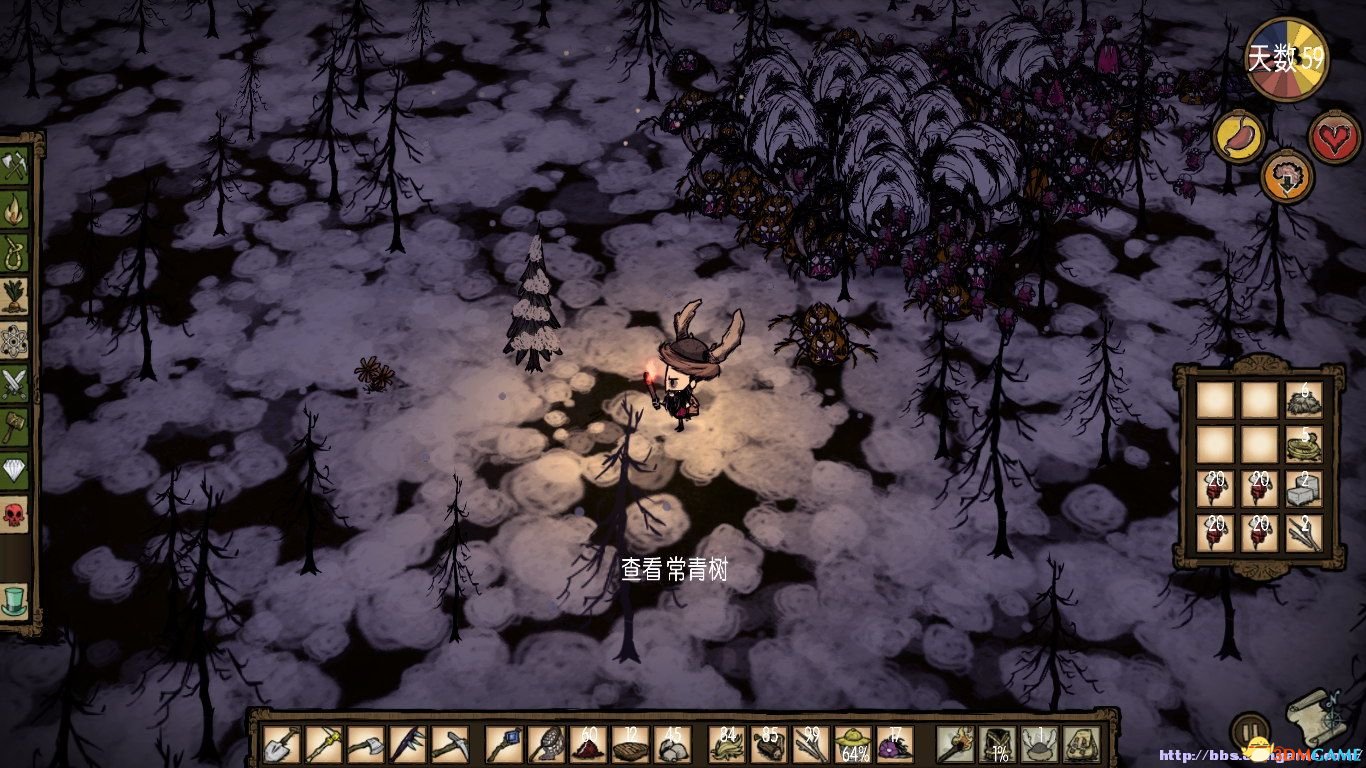Select the cut stone stack in backpack
The height and width of the screenshot is (768, 1366).
click(x=1303, y=489)
